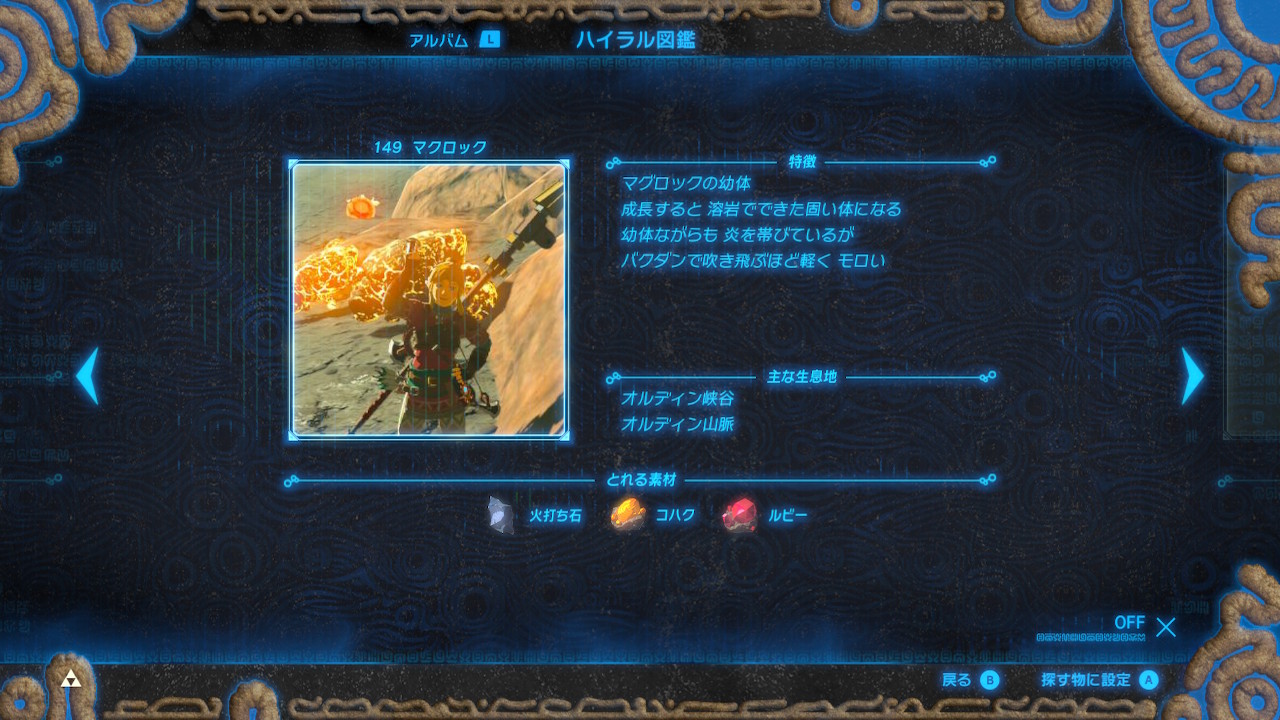
Task: Toggle the OFF tracking indicator
Action: point(1131,623)
